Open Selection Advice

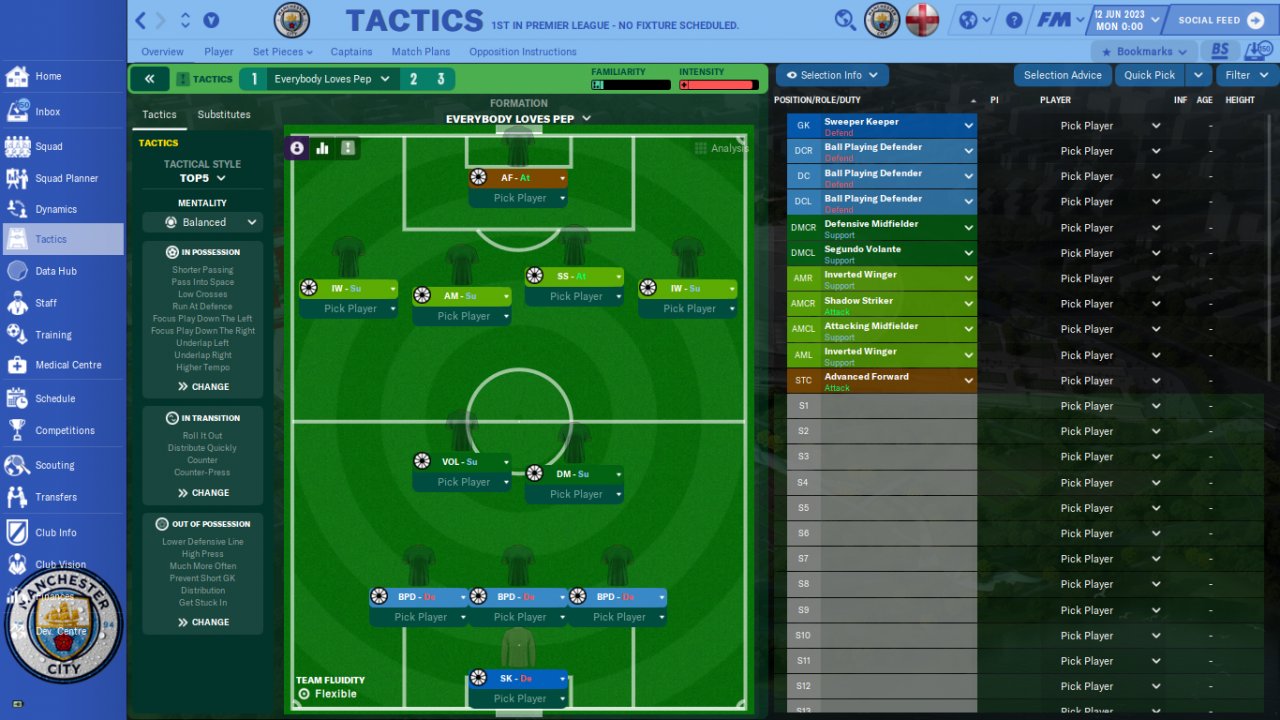coord(1062,75)
